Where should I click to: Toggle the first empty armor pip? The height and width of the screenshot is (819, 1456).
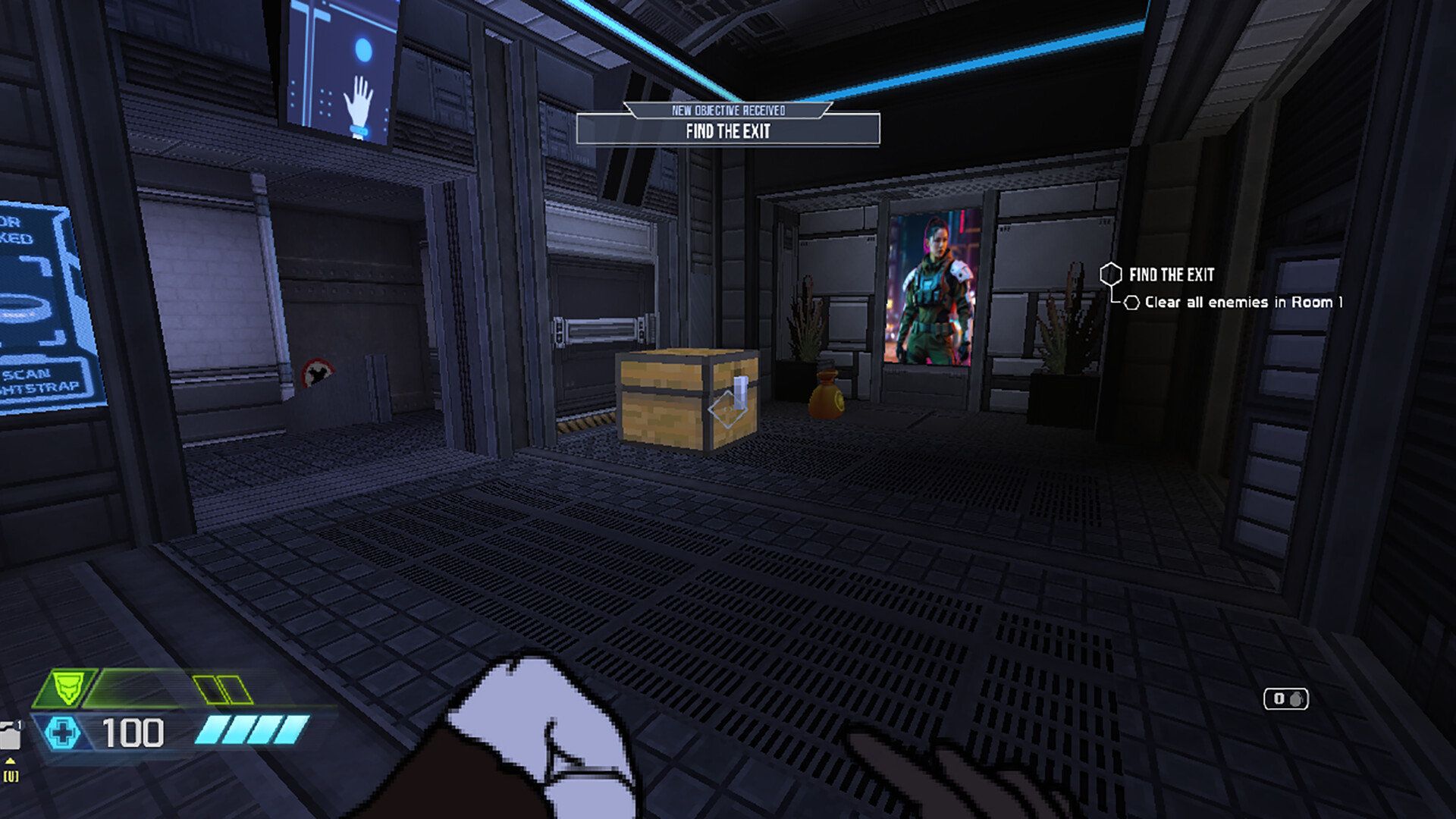pos(203,688)
